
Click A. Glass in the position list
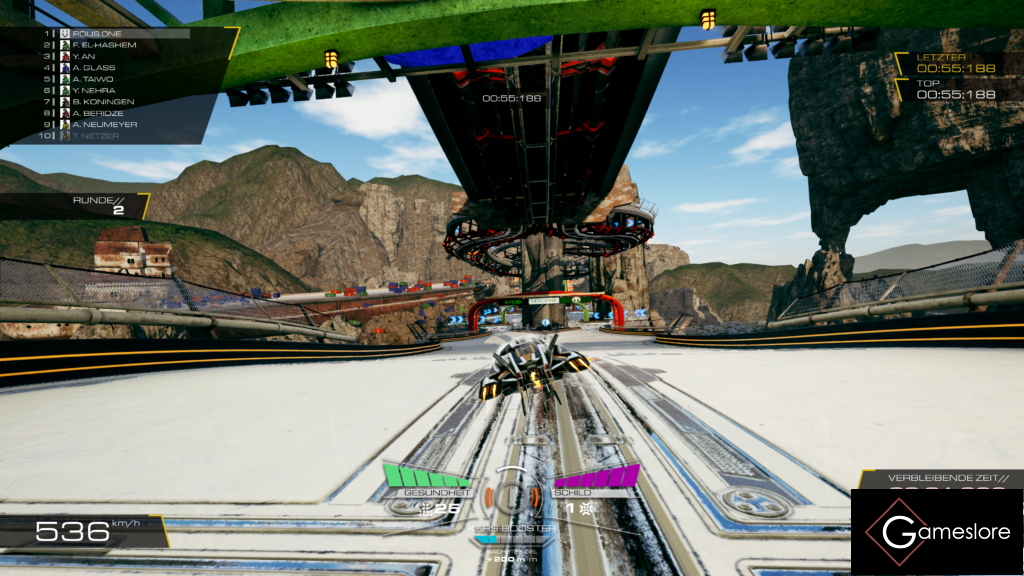click(93, 68)
